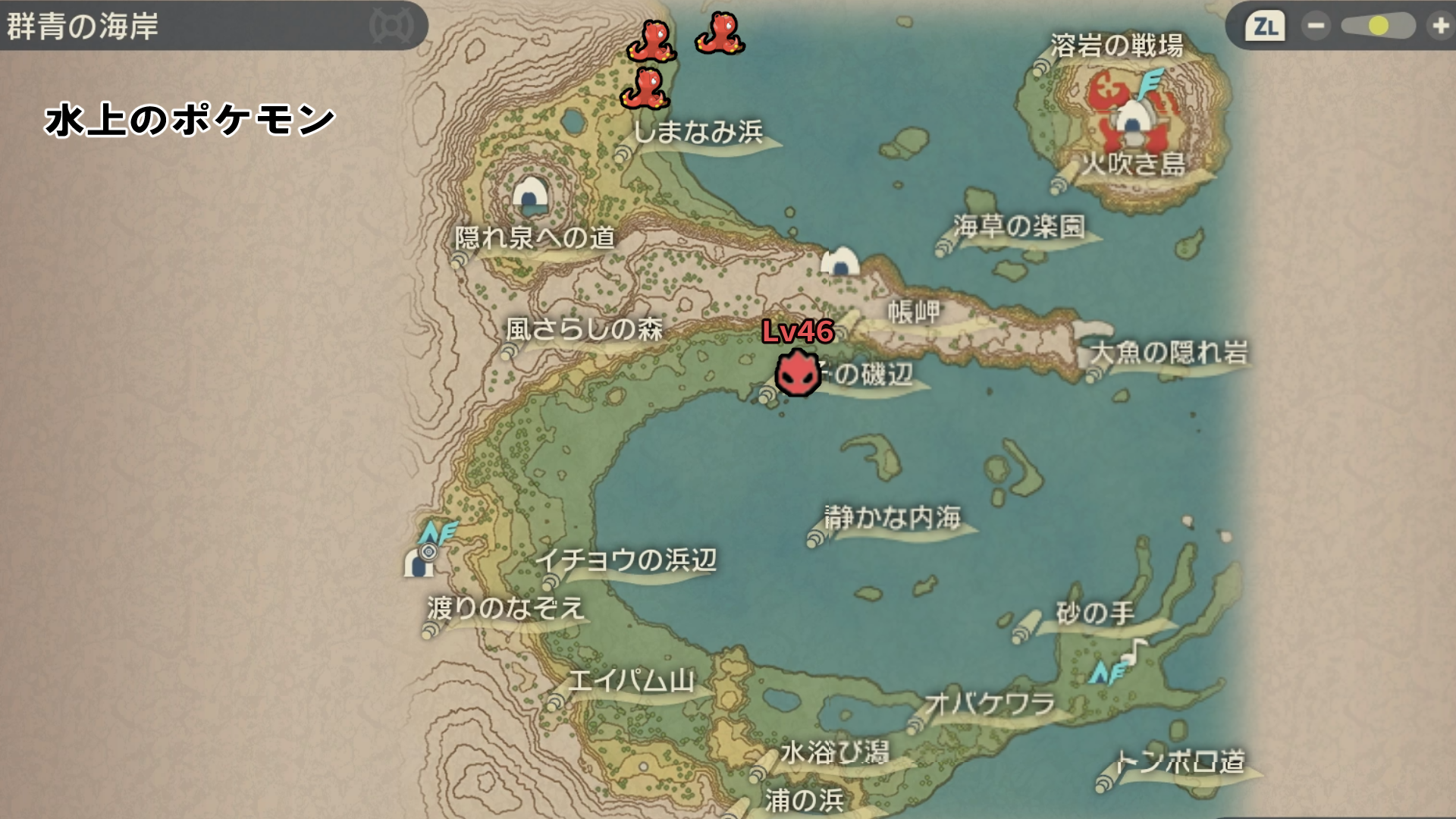Select the 火吹き島 cave camp marker
Image resolution: width=1456 pixels, height=819 pixels.
click(1131, 121)
